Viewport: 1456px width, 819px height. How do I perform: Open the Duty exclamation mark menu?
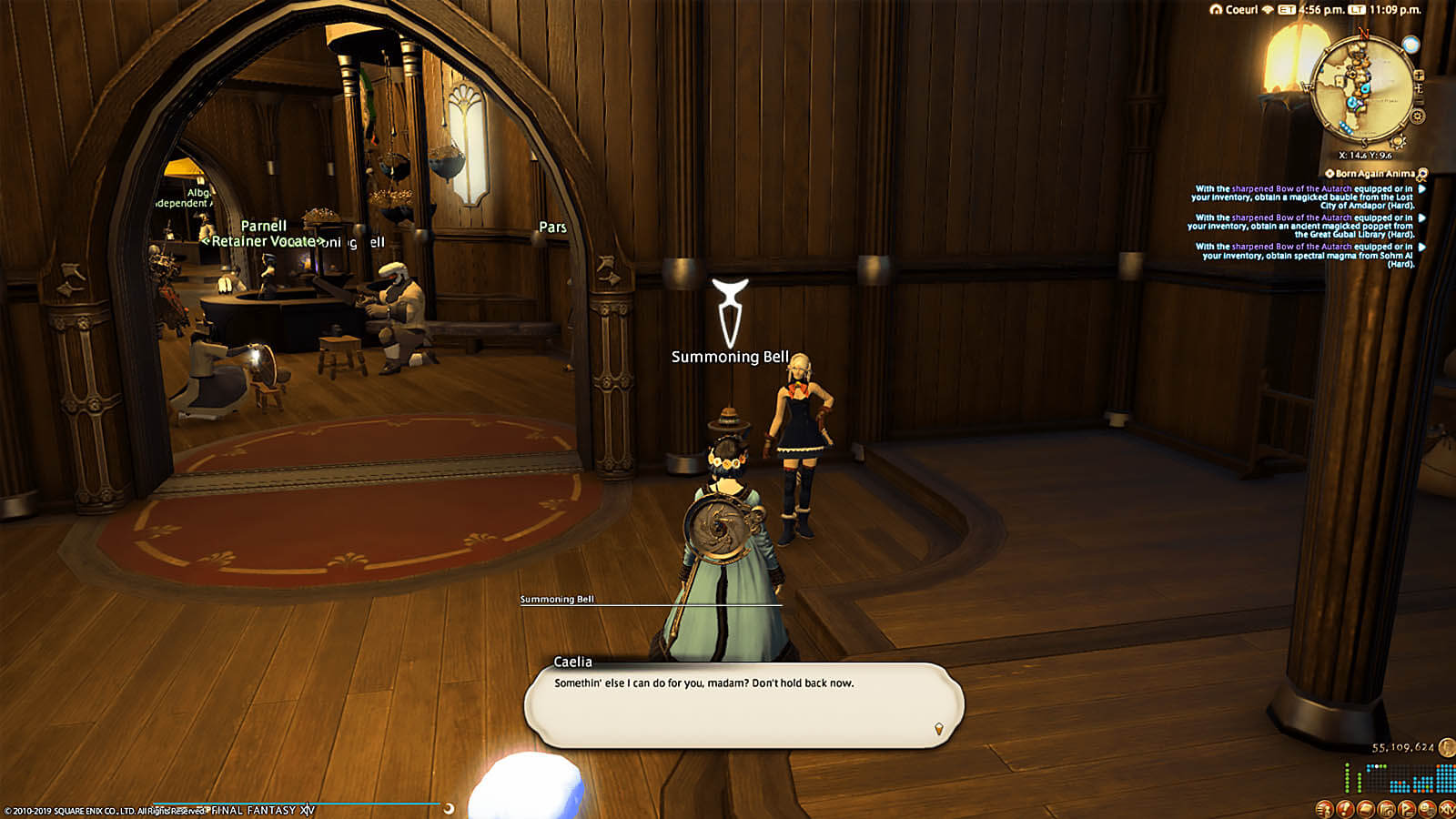[1345, 809]
